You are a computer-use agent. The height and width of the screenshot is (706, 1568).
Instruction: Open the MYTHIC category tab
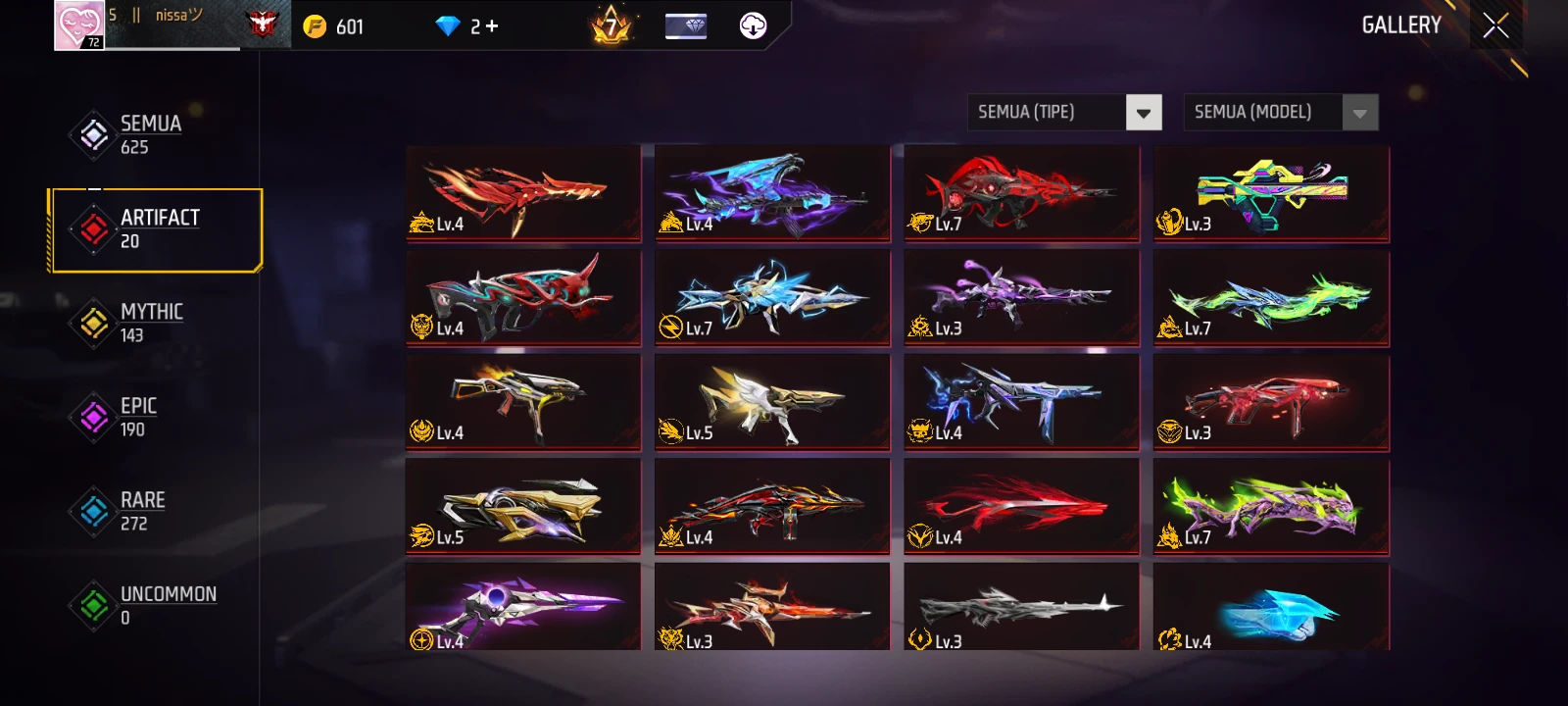pyautogui.click(x=150, y=323)
